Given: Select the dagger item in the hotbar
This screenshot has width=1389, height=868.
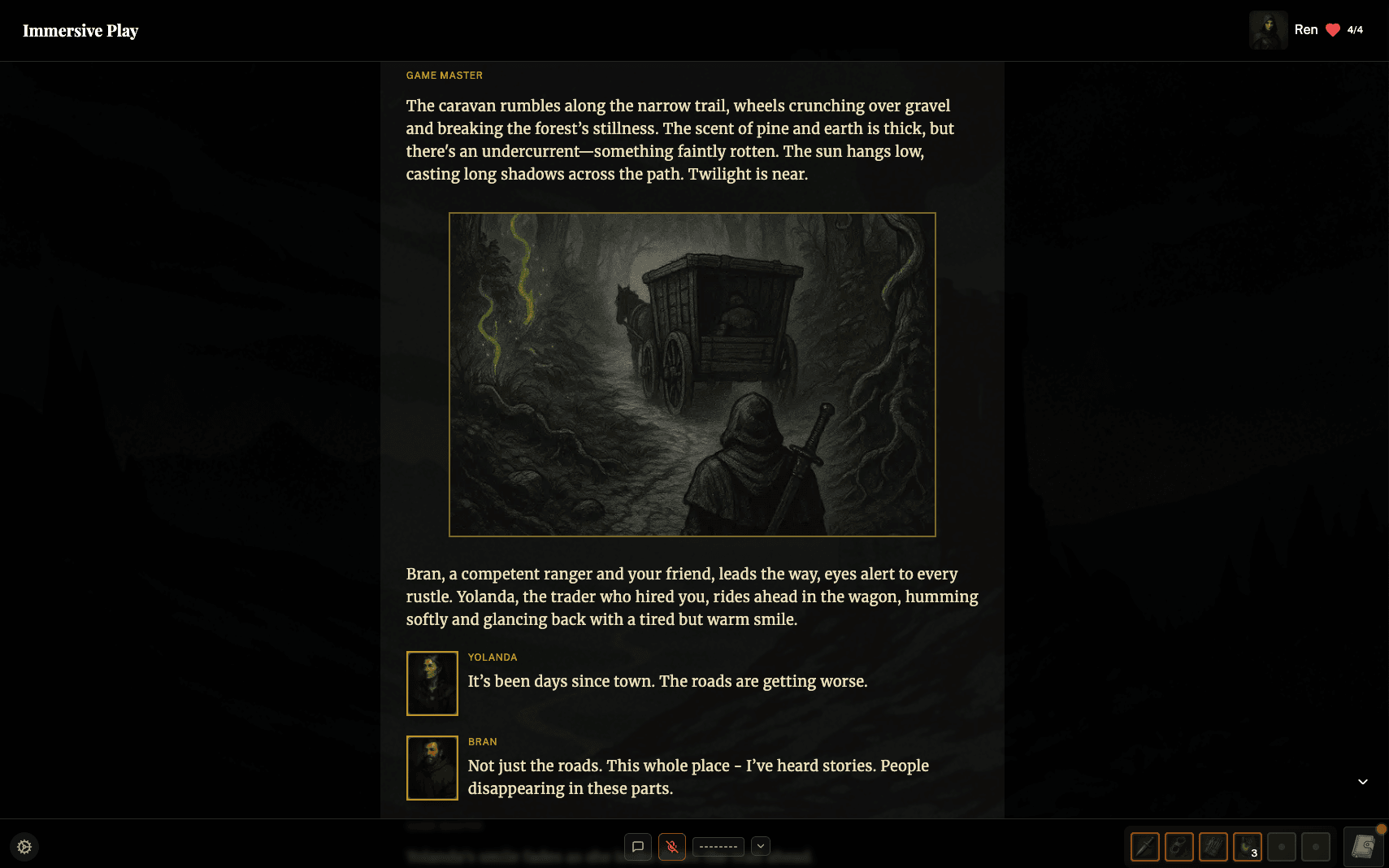Looking at the screenshot, I should click(x=1145, y=847).
